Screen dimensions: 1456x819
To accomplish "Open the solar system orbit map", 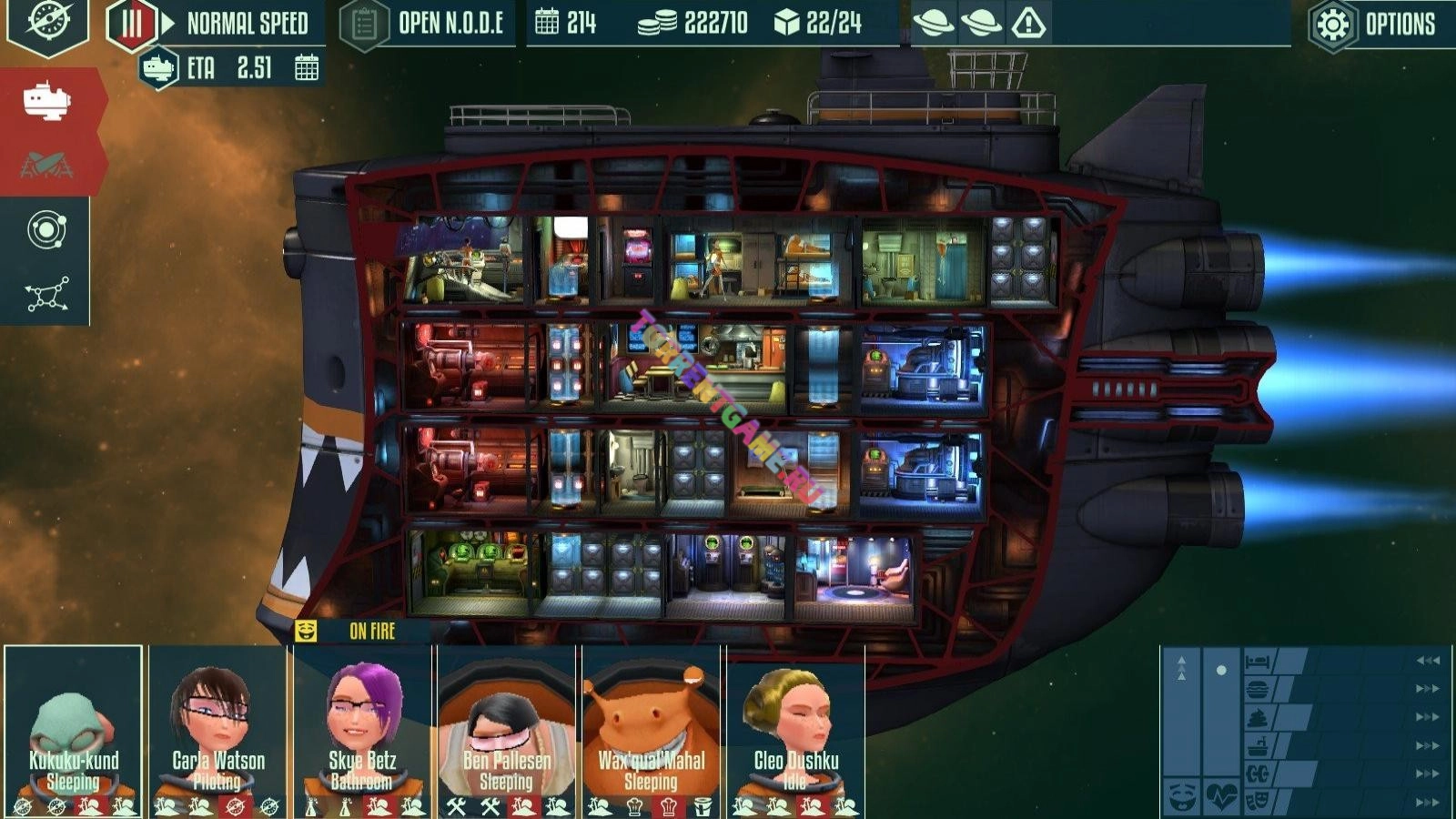I will [45, 230].
